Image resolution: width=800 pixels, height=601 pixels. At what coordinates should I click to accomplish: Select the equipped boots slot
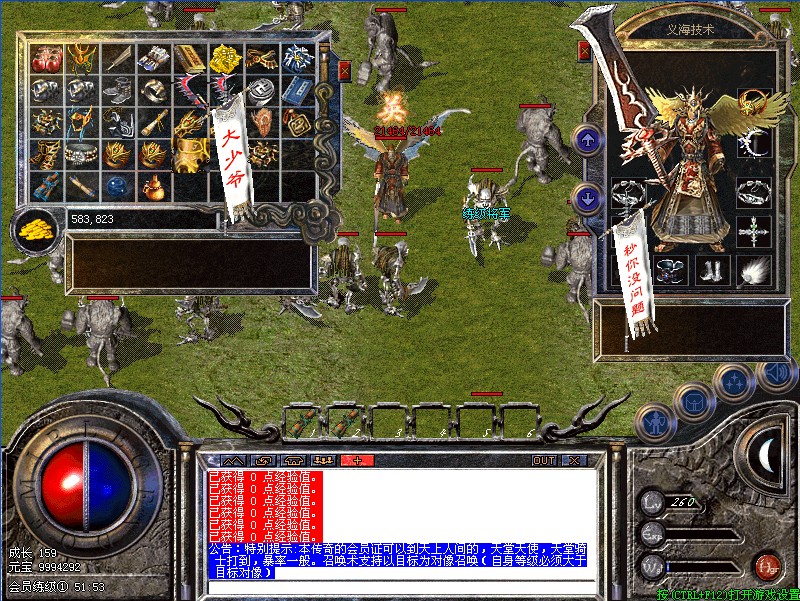(710, 270)
